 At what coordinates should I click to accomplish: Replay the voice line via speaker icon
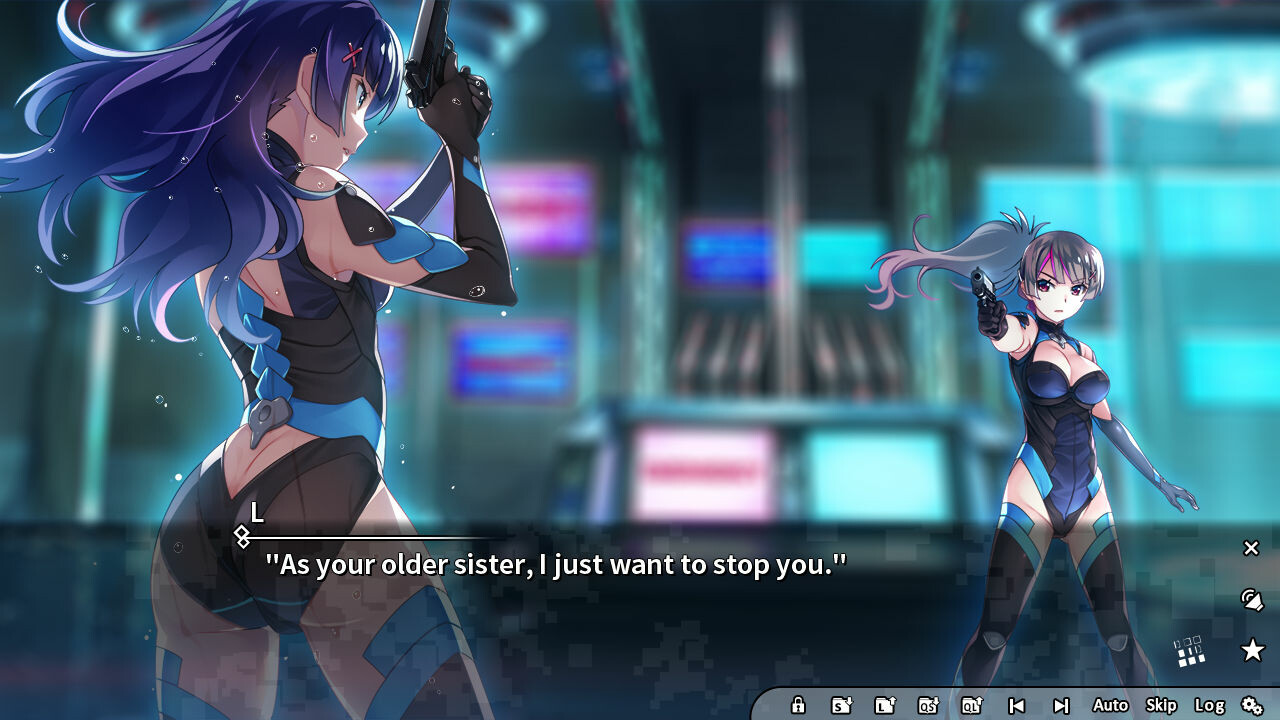point(1250,600)
